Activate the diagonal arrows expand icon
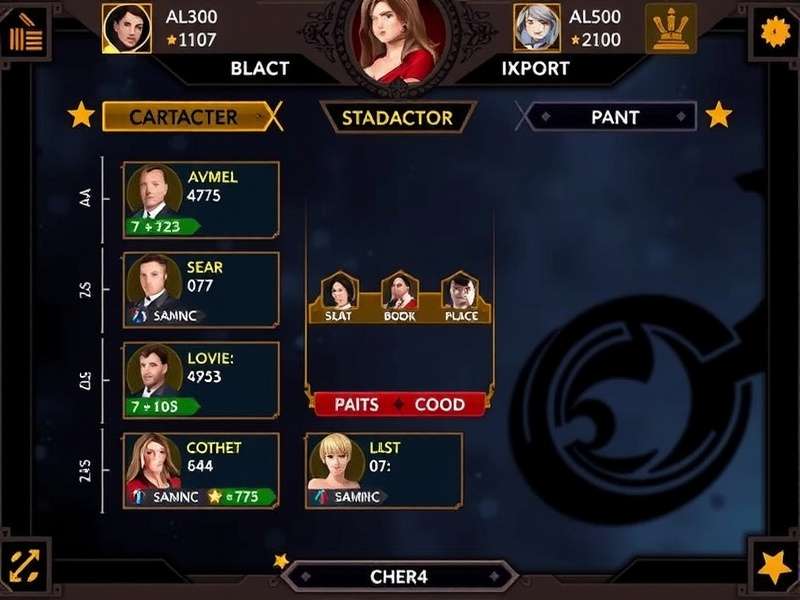Viewport: 800px width, 600px height. [x=25, y=568]
